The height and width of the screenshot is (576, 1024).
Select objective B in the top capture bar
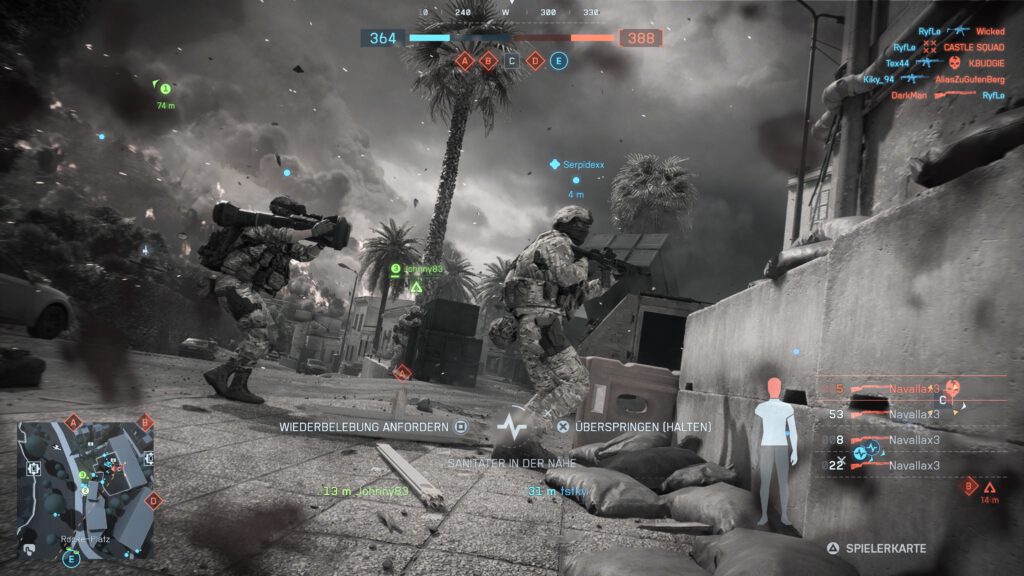[x=489, y=61]
